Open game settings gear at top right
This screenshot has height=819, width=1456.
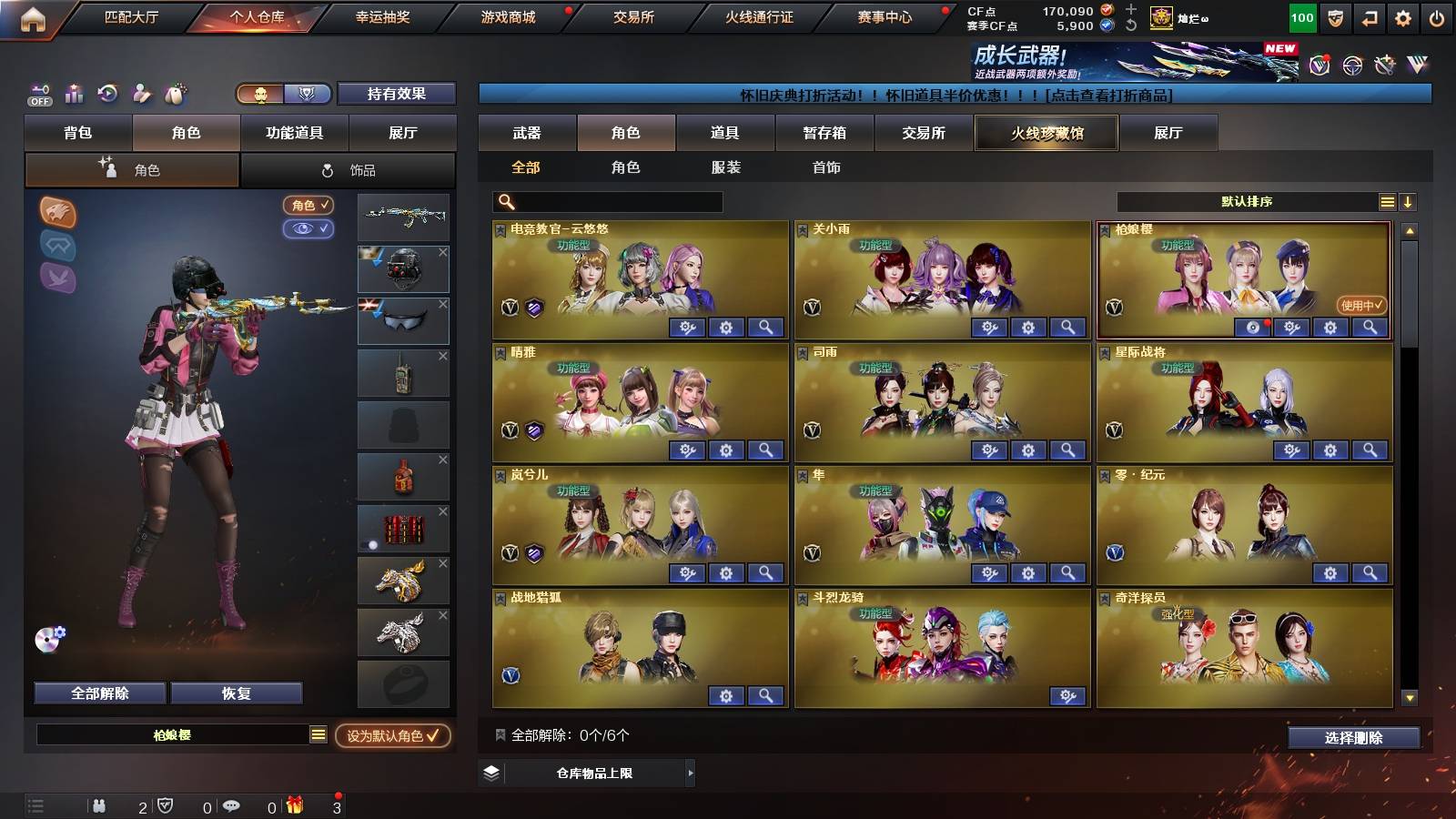coord(1402,18)
